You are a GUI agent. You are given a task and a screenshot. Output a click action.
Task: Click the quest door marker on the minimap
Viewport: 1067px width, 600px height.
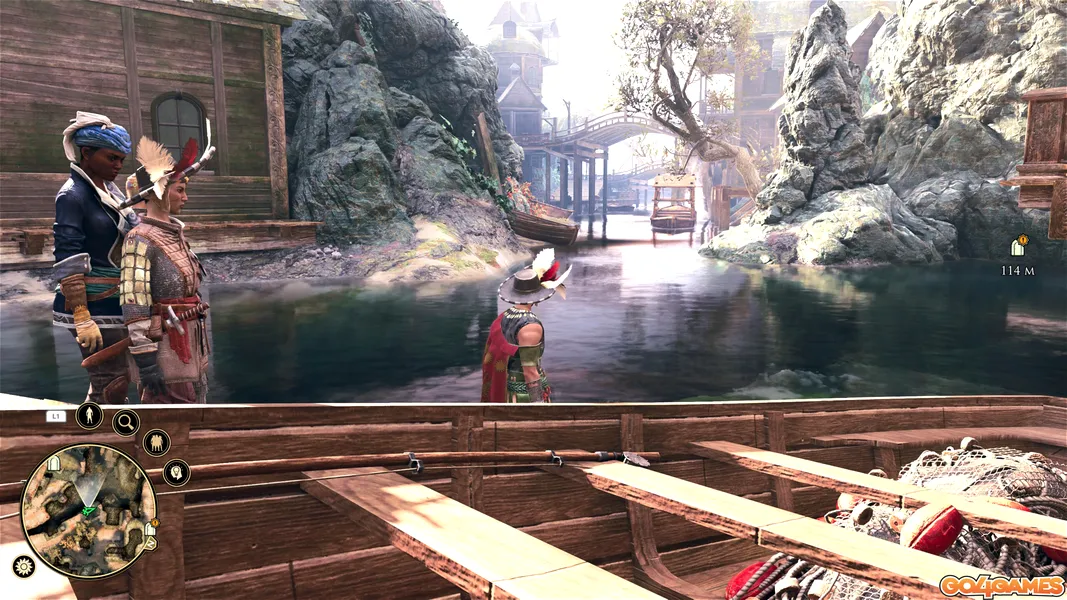[x=150, y=528]
